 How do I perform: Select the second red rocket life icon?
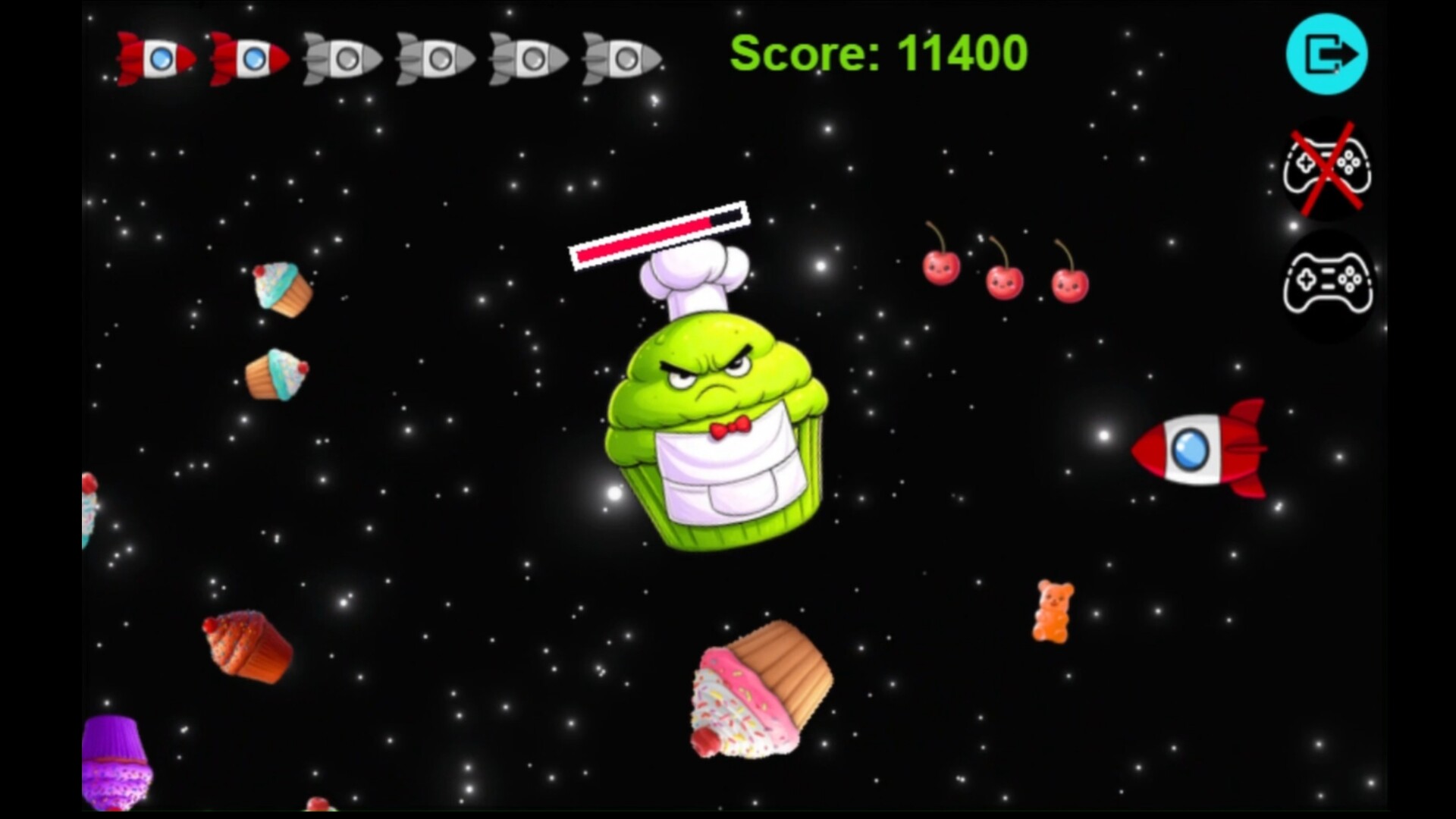click(x=250, y=58)
